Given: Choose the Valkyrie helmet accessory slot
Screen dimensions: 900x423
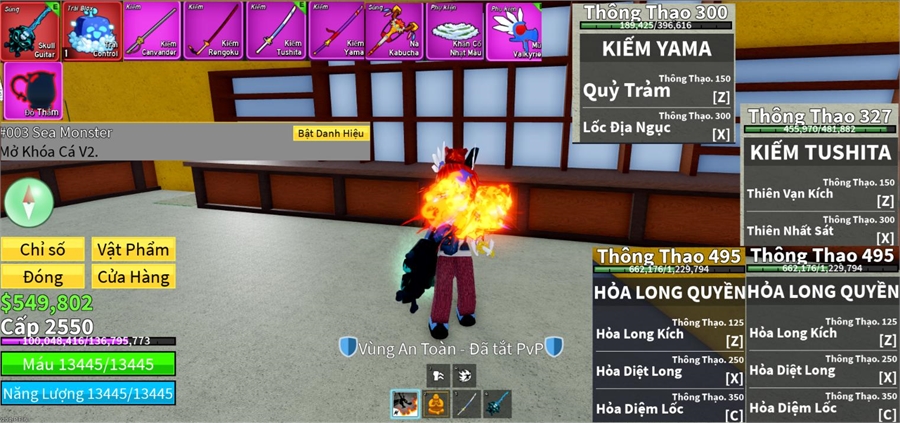Looking at the screenshot, I should coord(514,30).
